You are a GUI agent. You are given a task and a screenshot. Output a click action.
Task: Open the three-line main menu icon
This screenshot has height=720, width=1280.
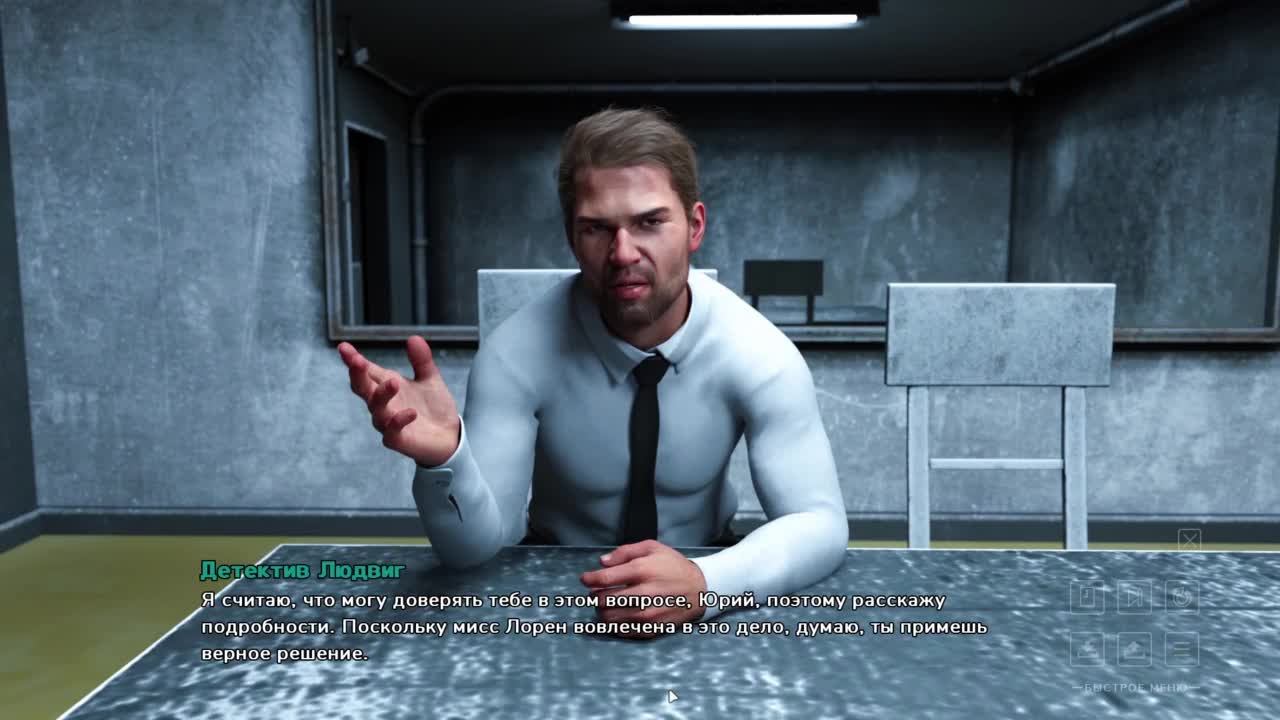(1182, 649)
